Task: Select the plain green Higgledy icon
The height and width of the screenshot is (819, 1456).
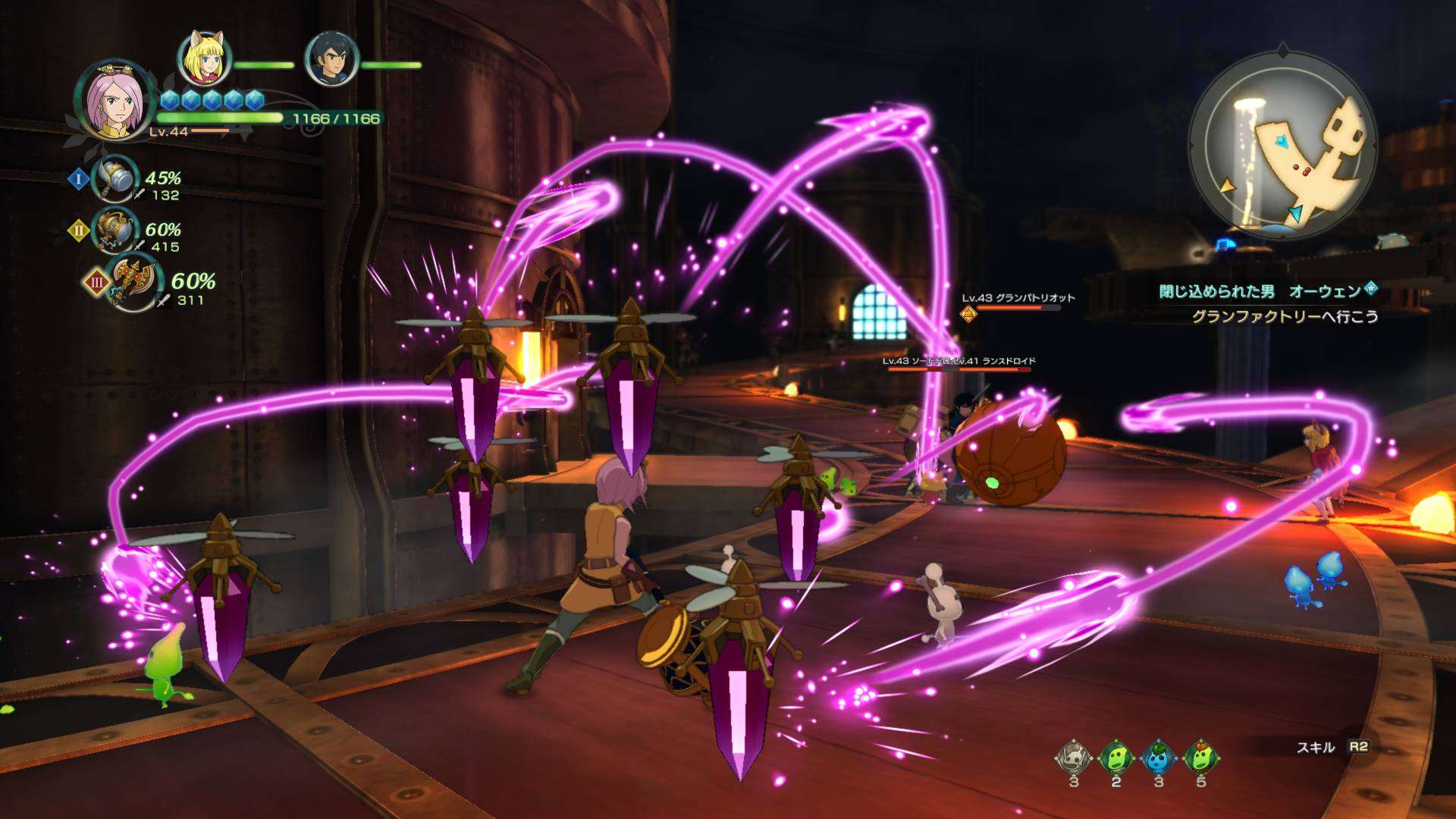Action: [x=1116, y=758]
